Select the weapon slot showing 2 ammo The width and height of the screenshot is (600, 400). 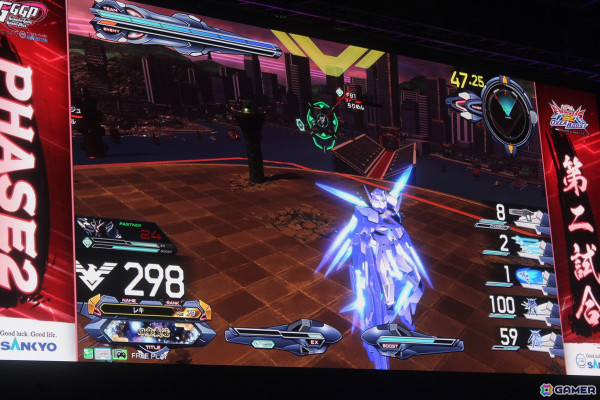click(x=518, y=245)
